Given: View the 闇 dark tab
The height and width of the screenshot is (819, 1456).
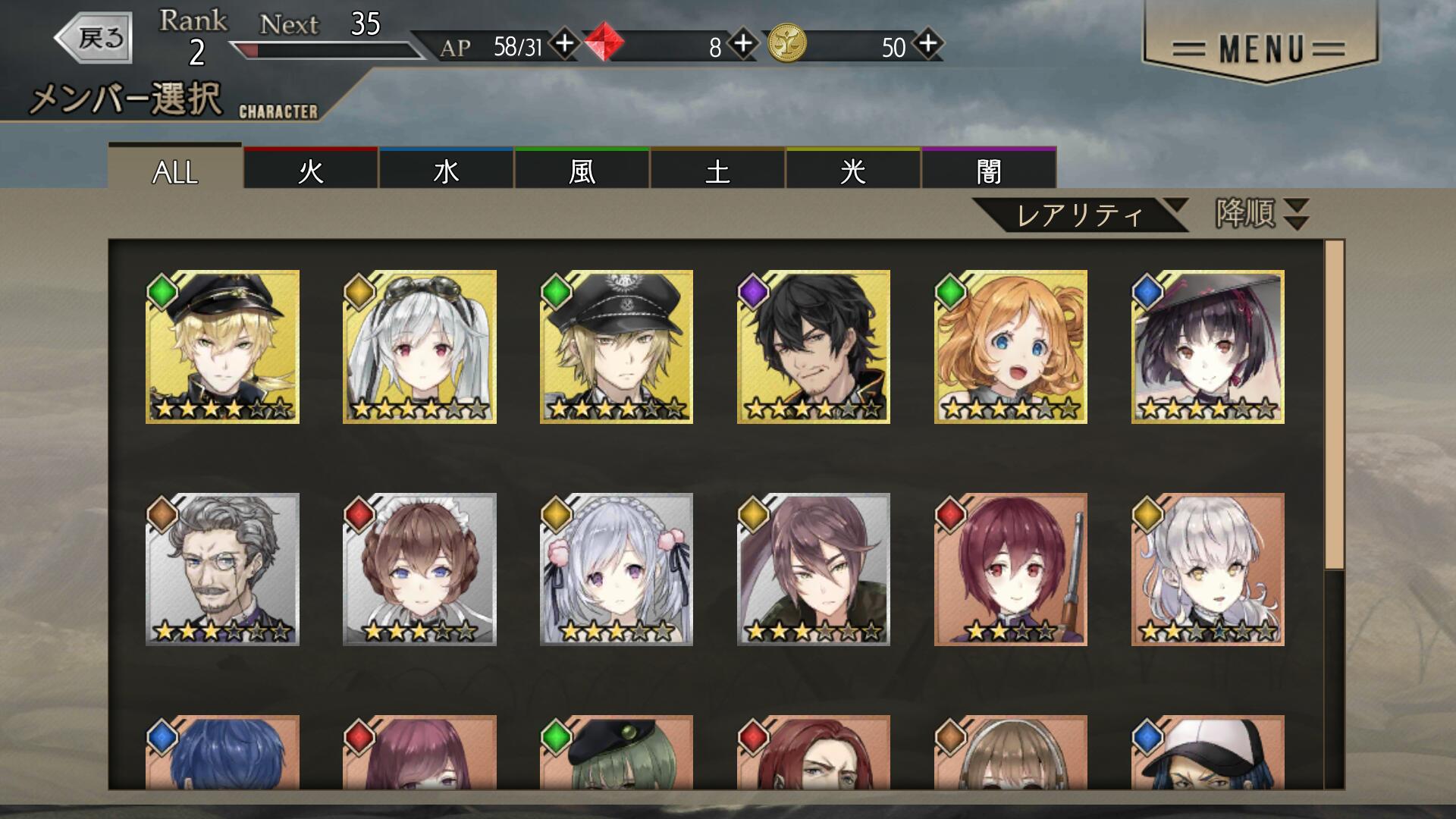Looking at the screenshot, I should point(989,170).
